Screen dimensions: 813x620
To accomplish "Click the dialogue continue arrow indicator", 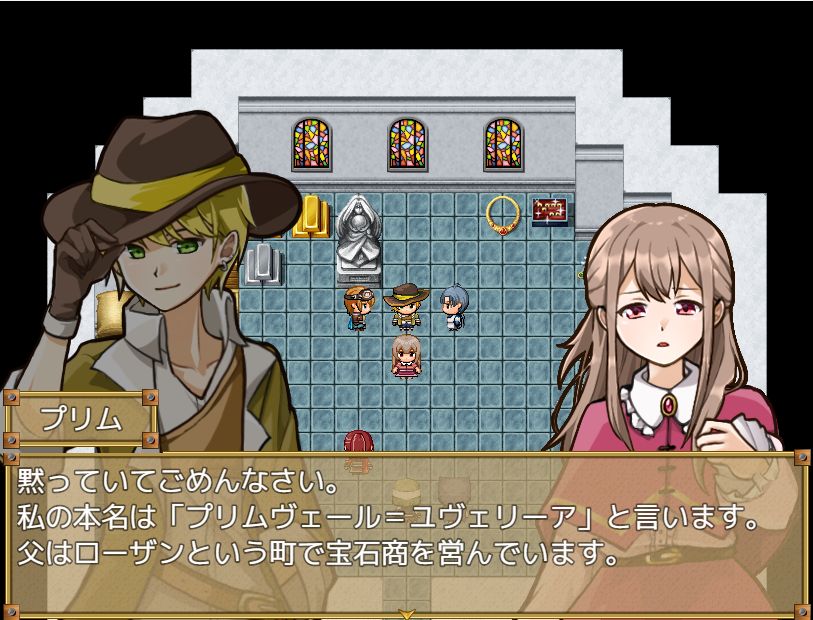I will 406,612.
